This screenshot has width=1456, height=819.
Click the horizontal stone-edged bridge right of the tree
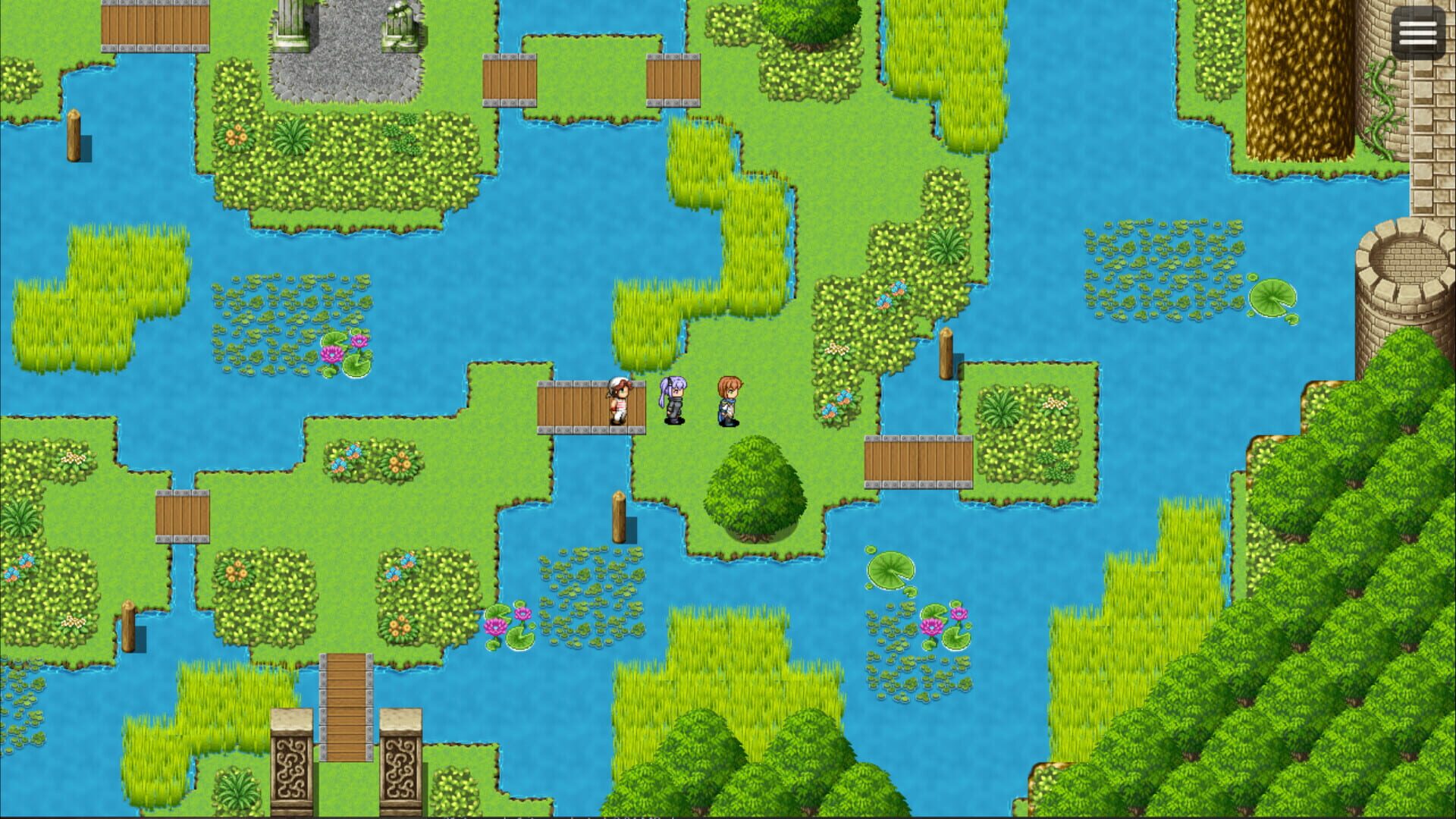[x=918, y=464]
